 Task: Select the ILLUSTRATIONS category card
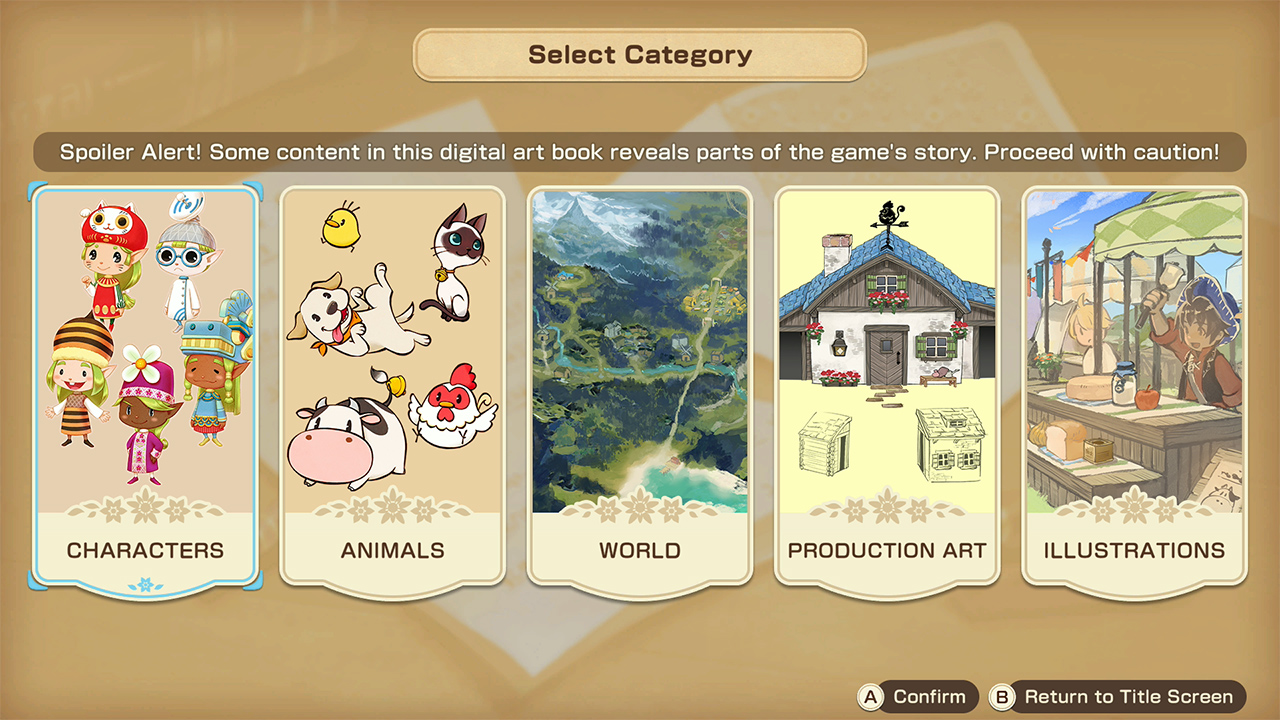coord(1133,390)
